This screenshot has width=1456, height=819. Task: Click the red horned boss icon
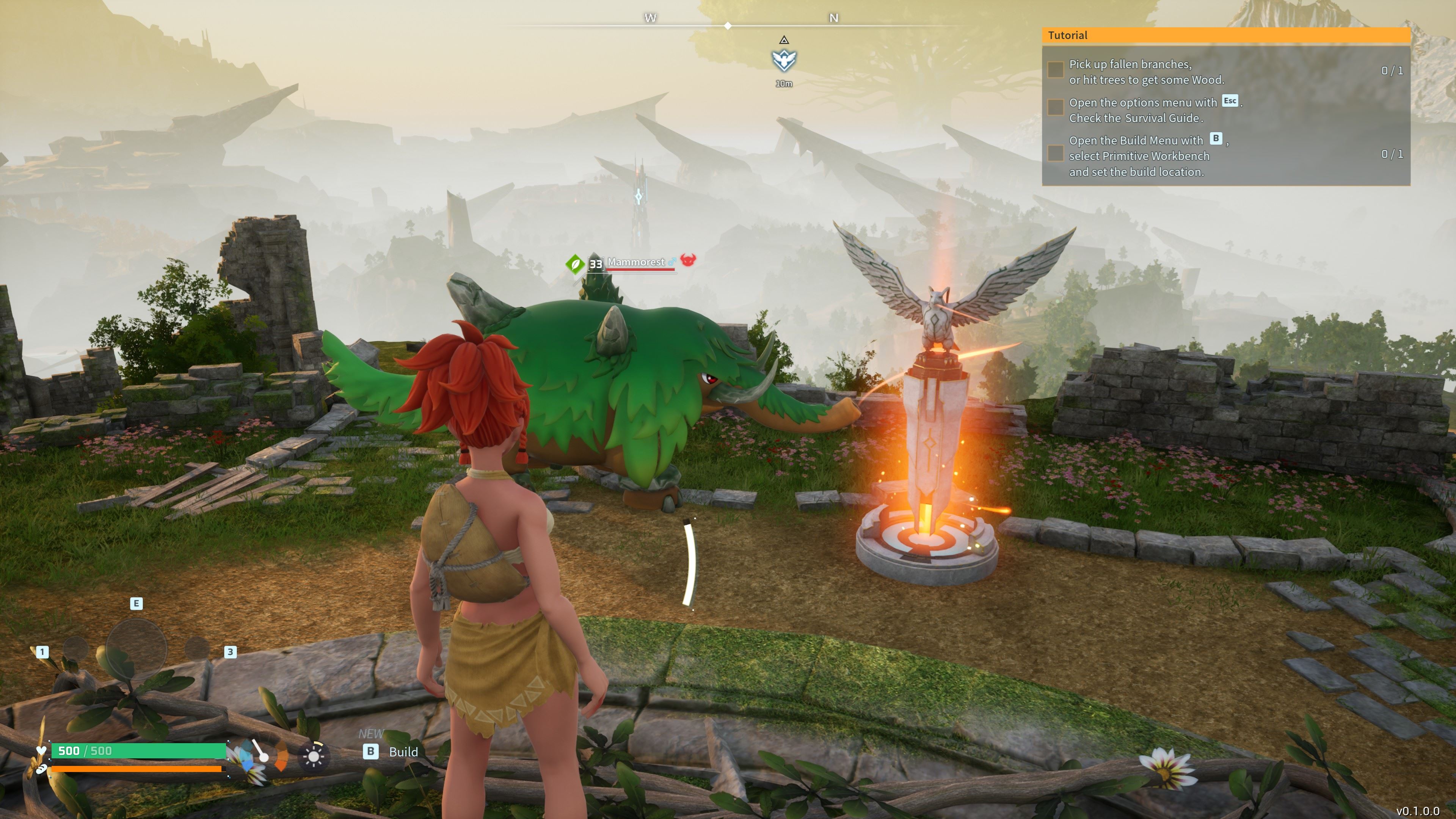point(688,260)
